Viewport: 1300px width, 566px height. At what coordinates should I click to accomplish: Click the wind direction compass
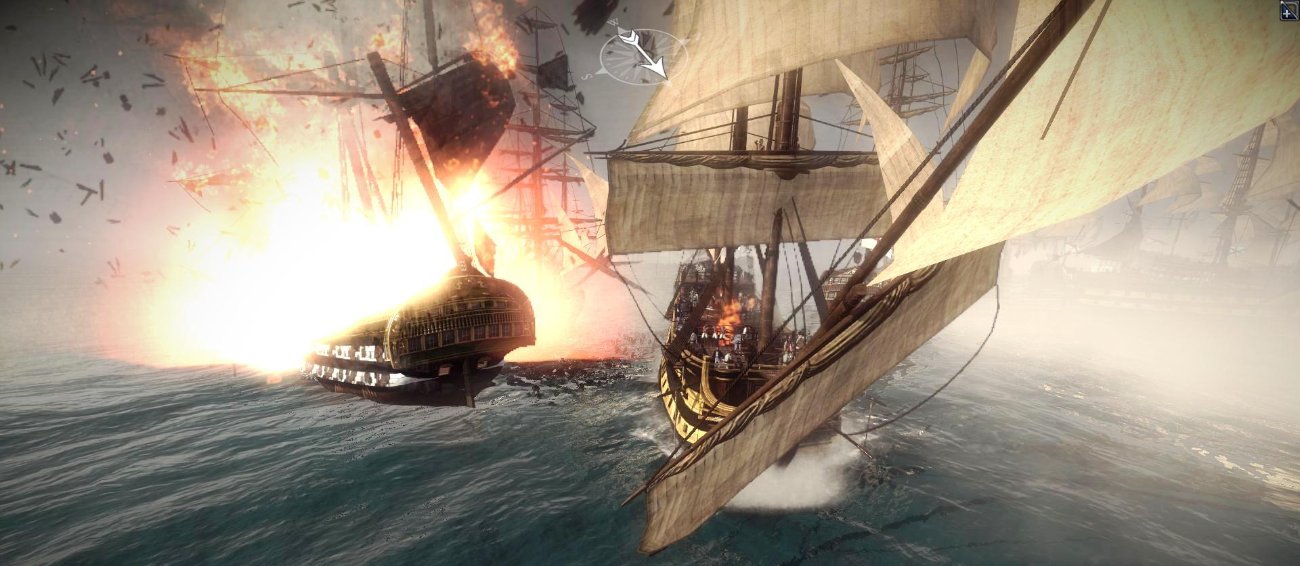coord(643,56)
